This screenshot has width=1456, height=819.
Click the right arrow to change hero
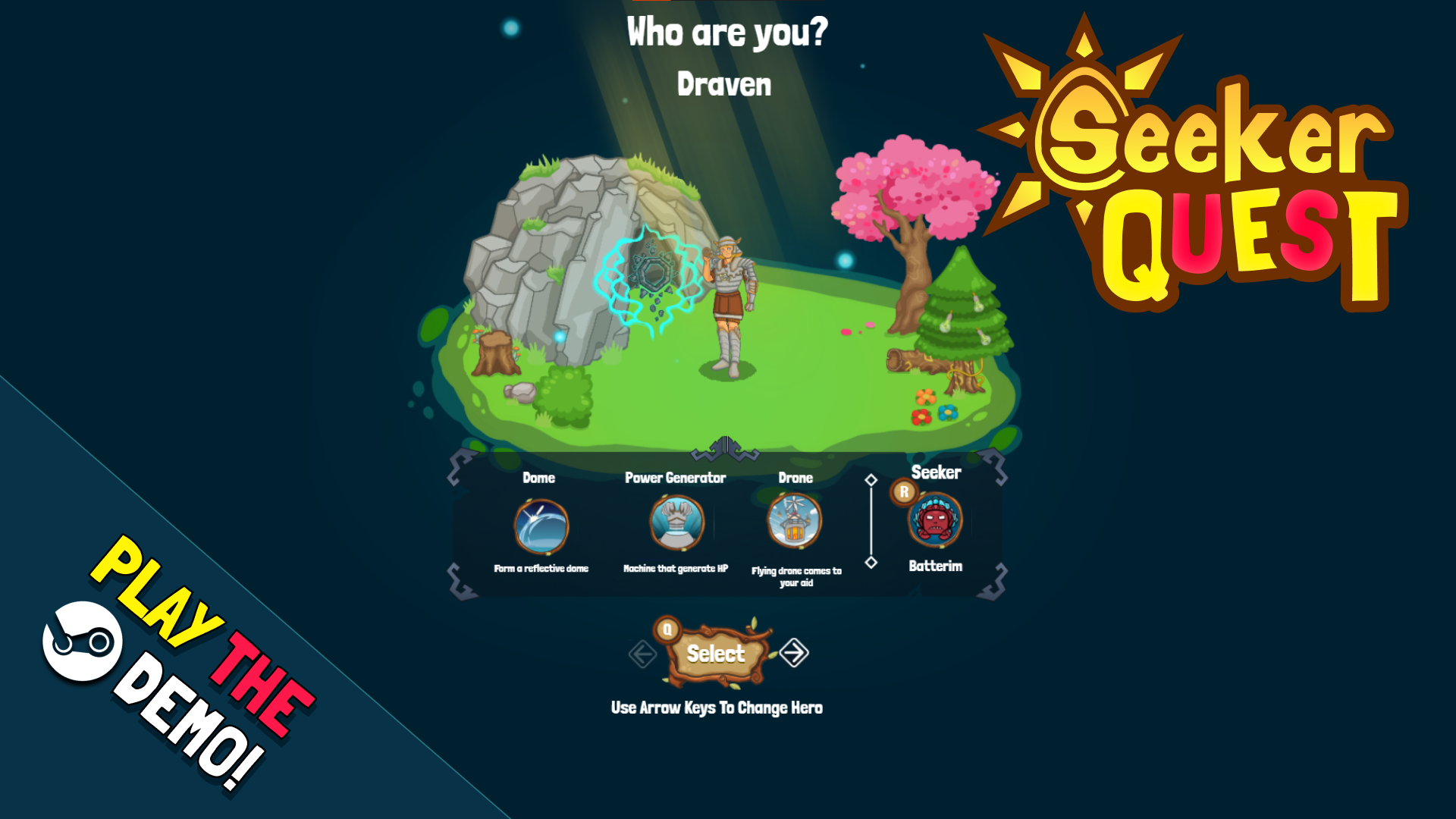click(795, 653)
